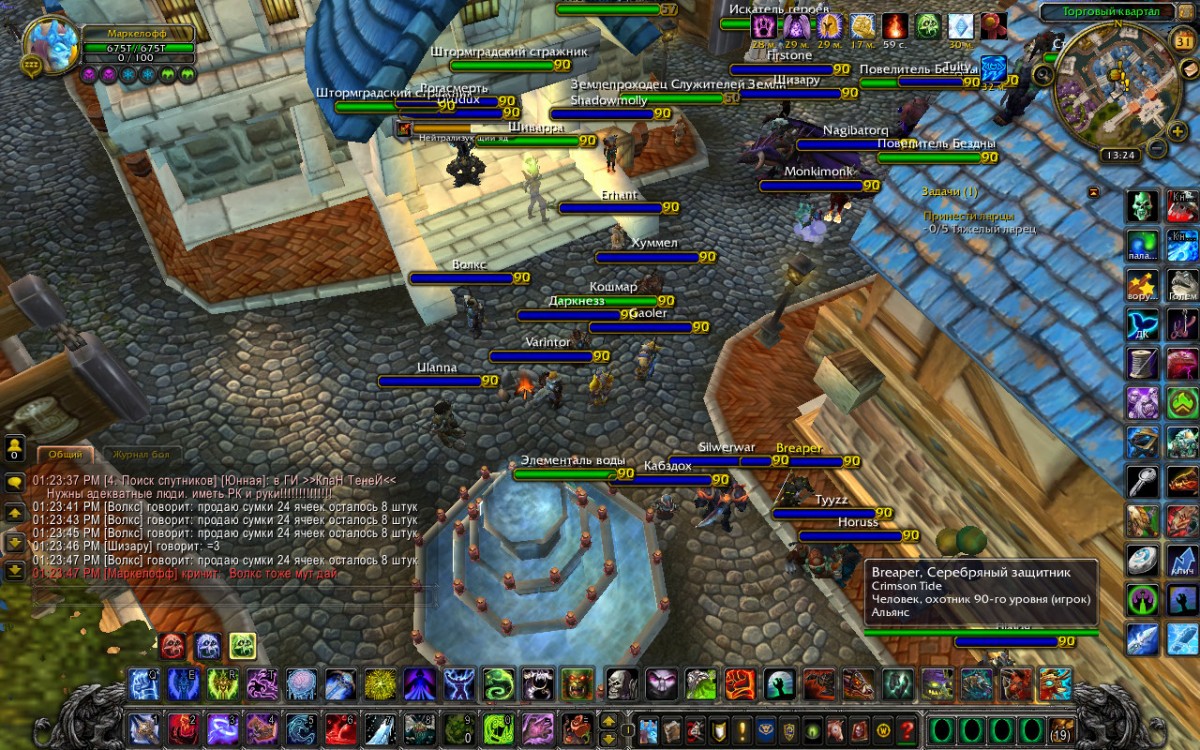
Task: Open the chat speech bubble menu button
Action: point(15,481)
